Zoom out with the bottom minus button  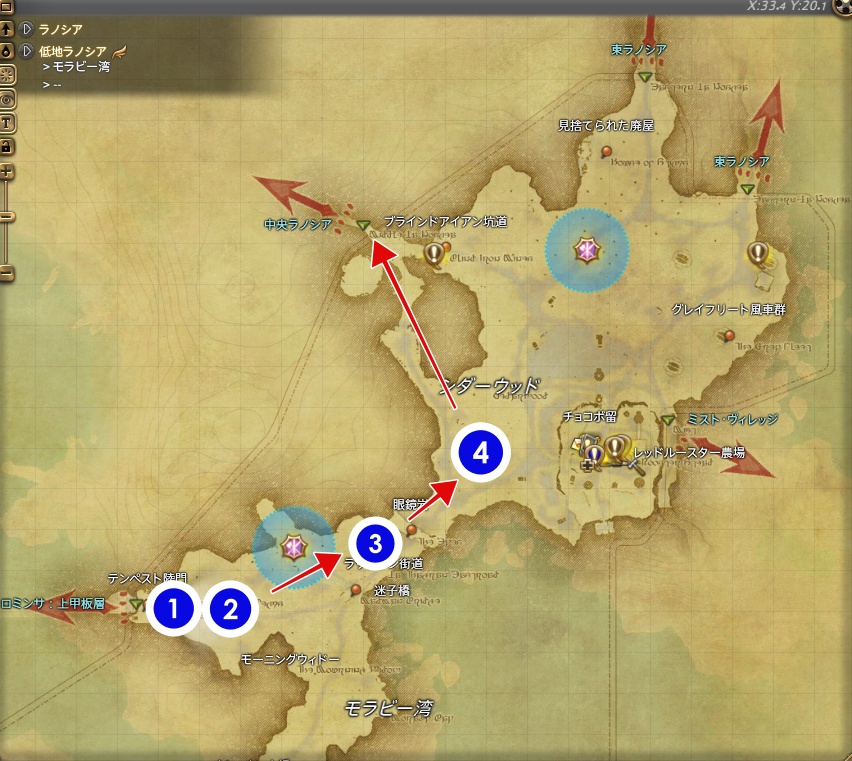click(x=7, y=272)
